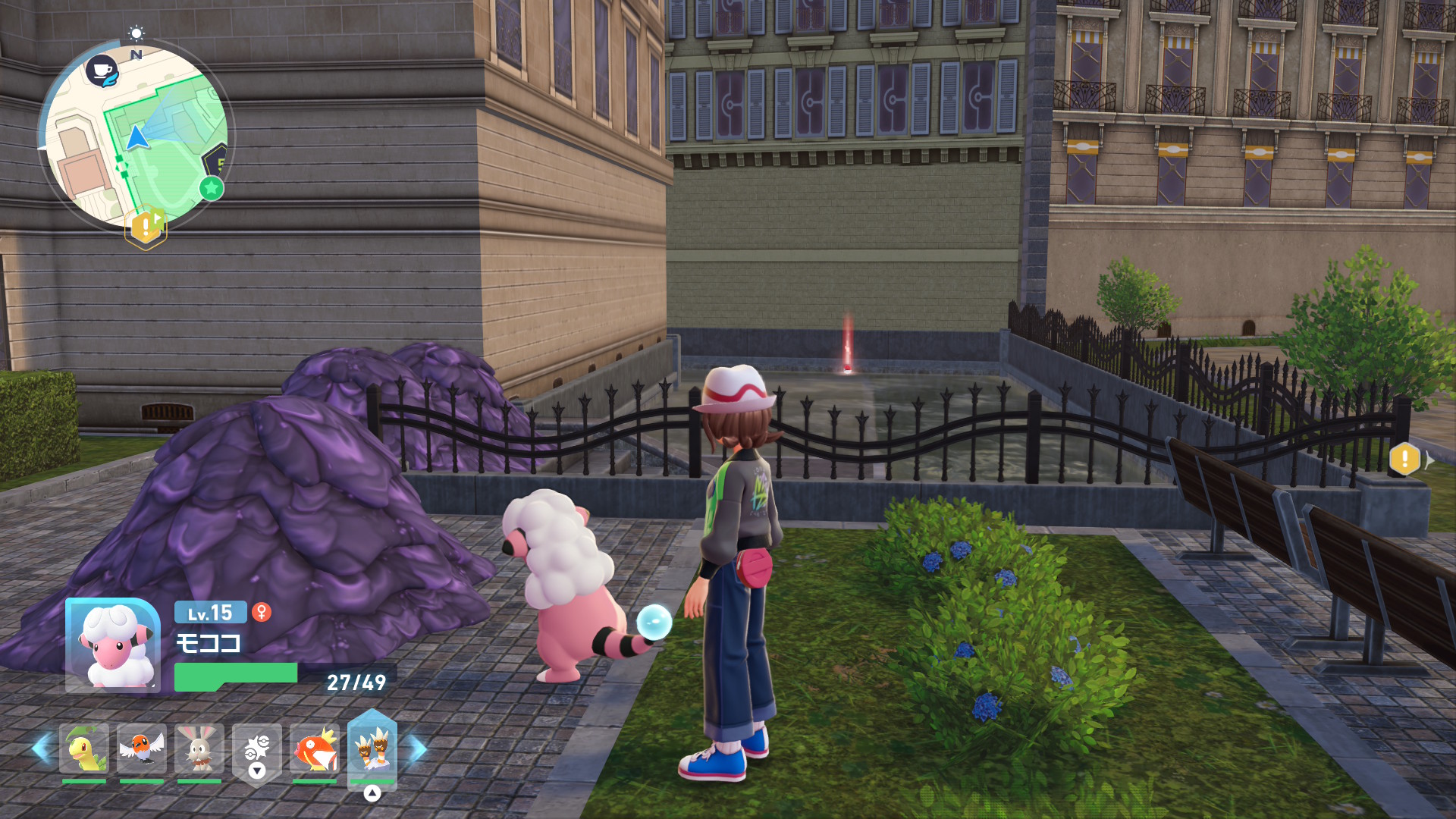Click the green star marker on minimap
The image size is (1456, 819).
pos(212,187)
